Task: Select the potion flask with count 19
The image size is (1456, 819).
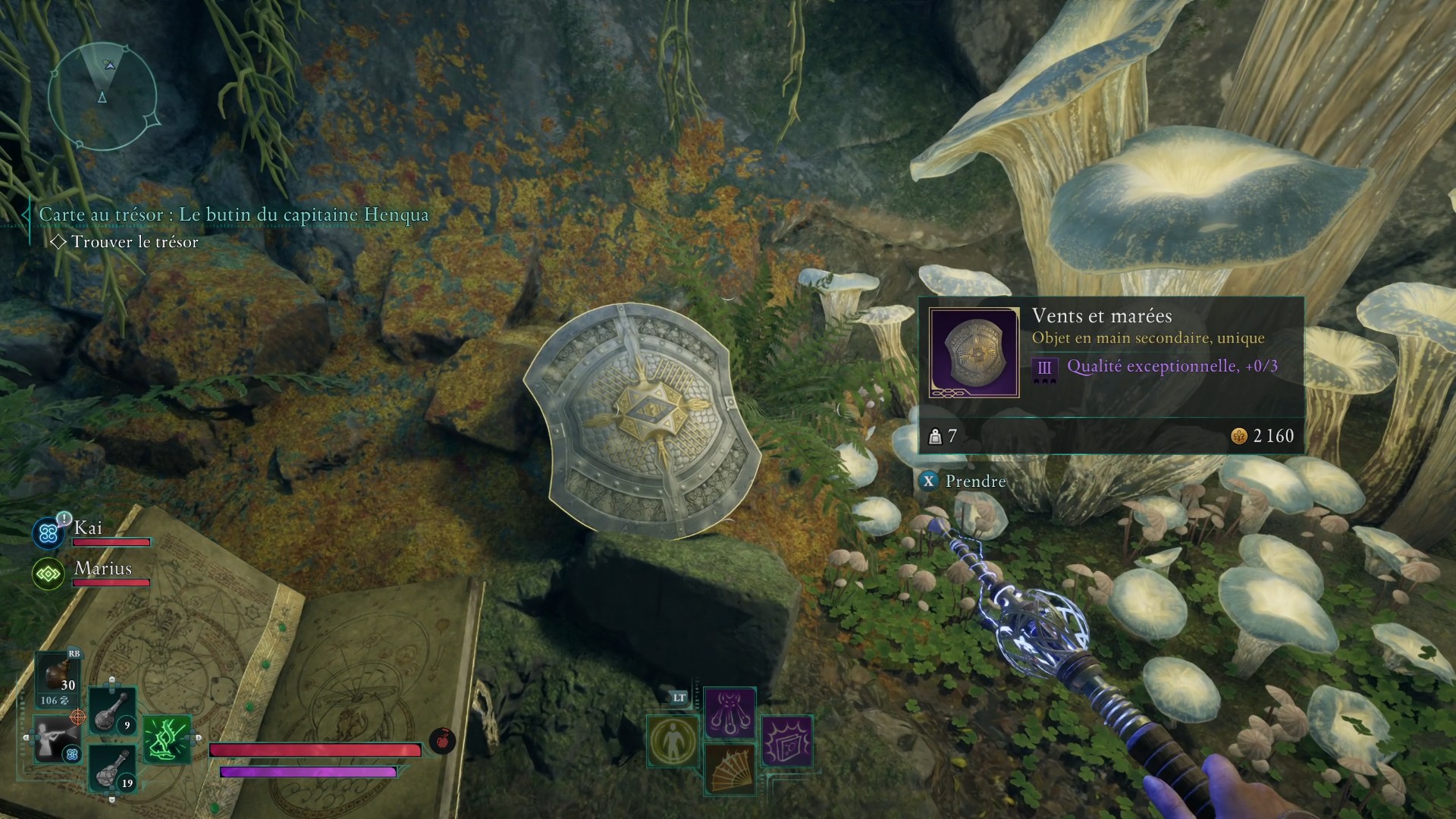Action: point(112,767)
